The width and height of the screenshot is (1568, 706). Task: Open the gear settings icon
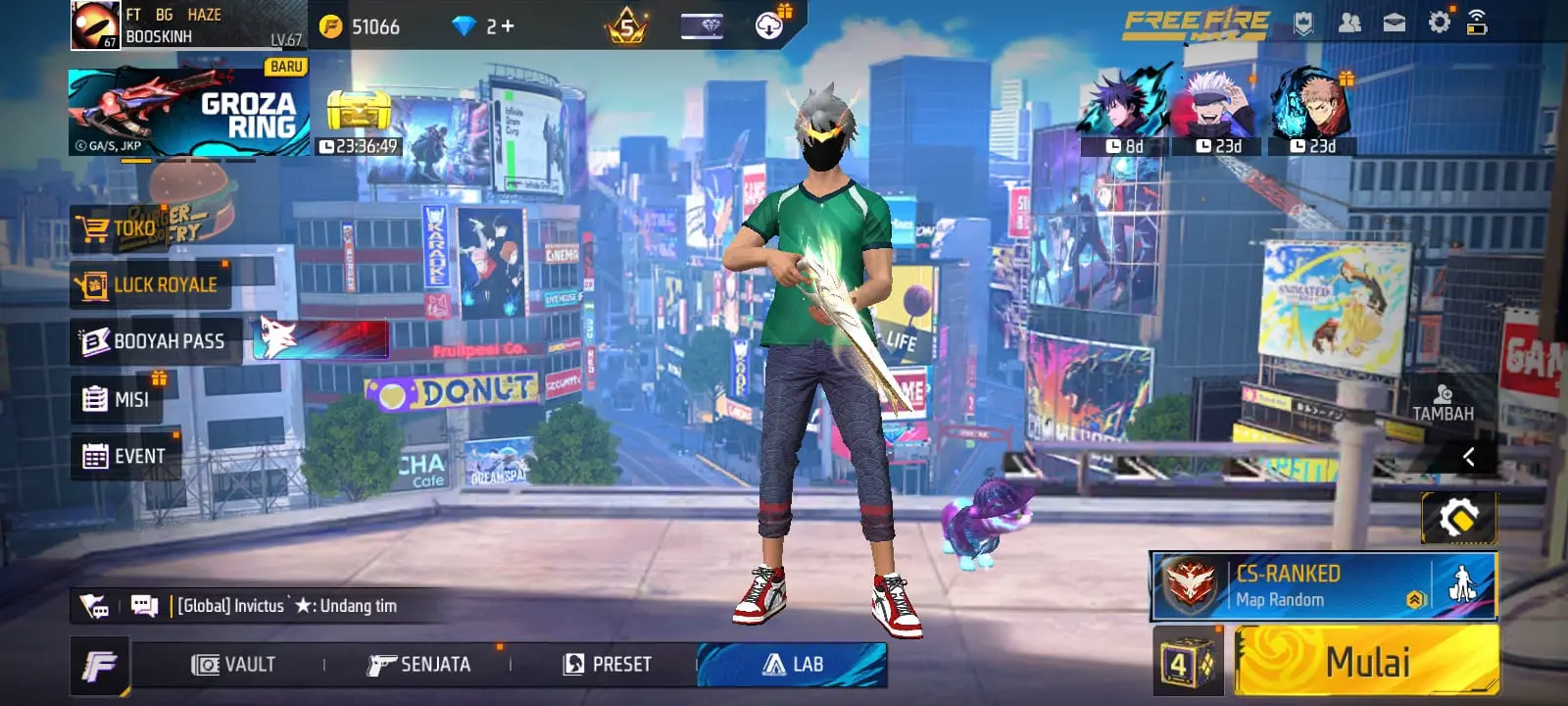coord(1439,23)
